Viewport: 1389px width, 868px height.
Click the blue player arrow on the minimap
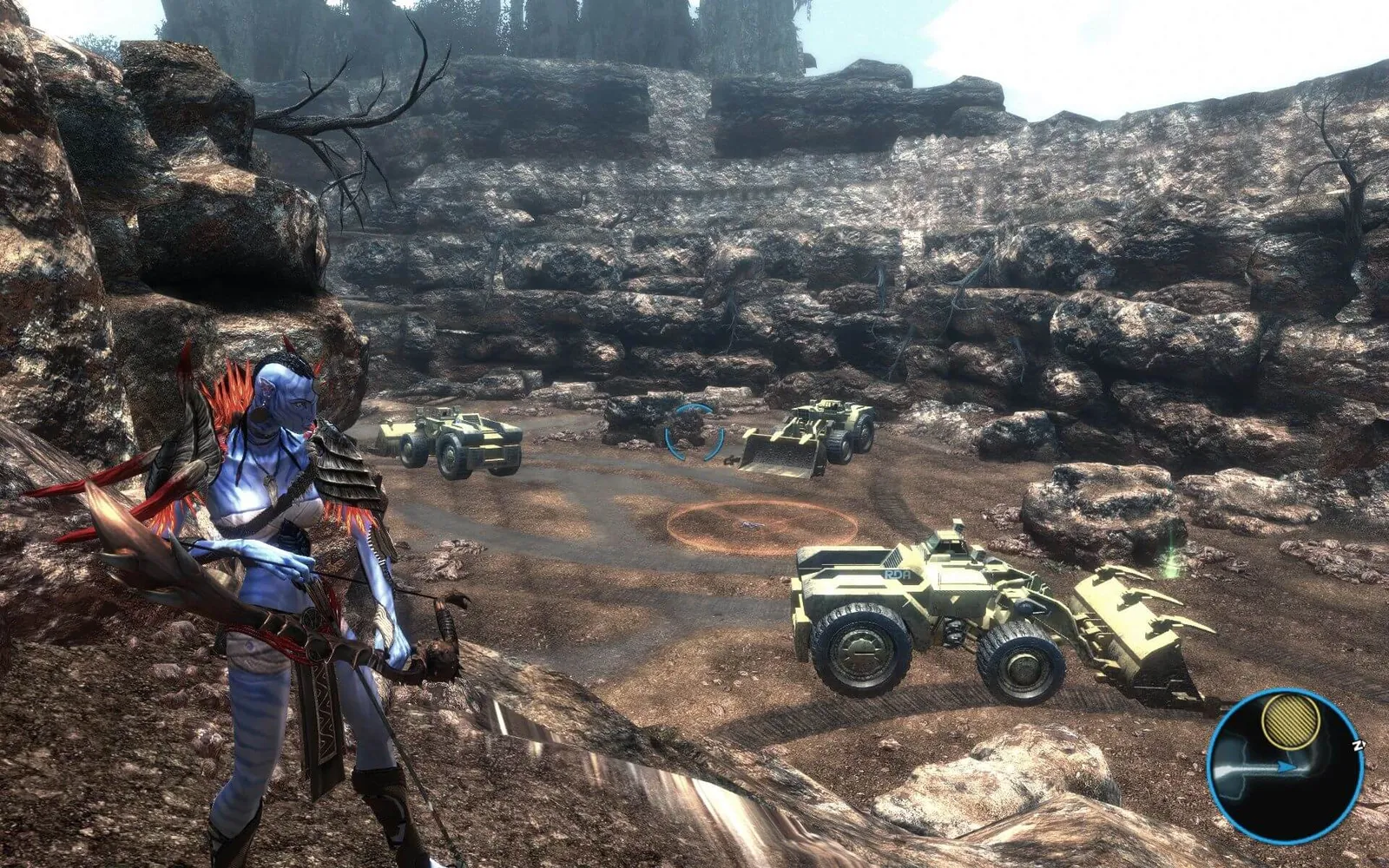point(1287,766)
